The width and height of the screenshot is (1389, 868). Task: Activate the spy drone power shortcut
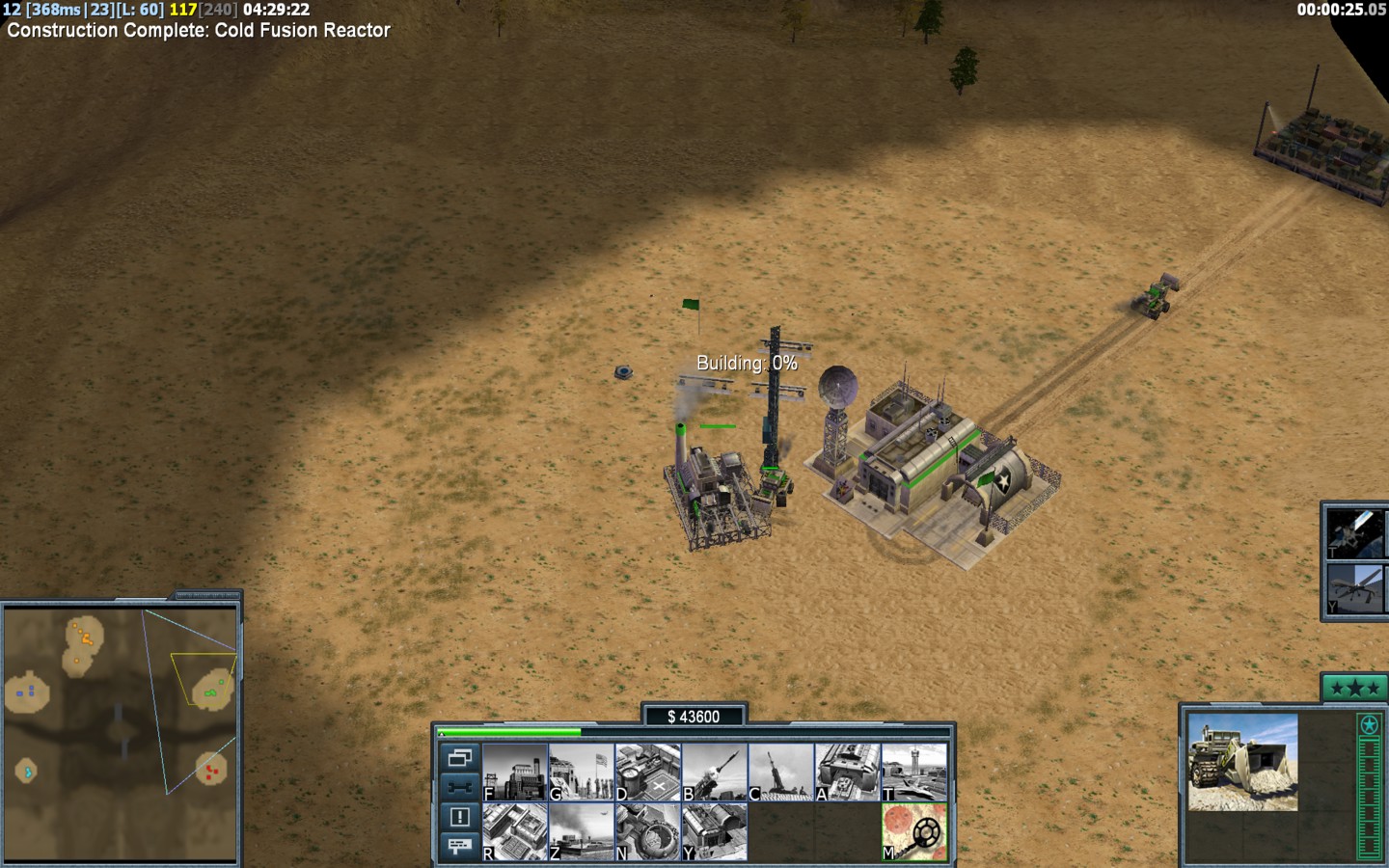pos(1354,588)
